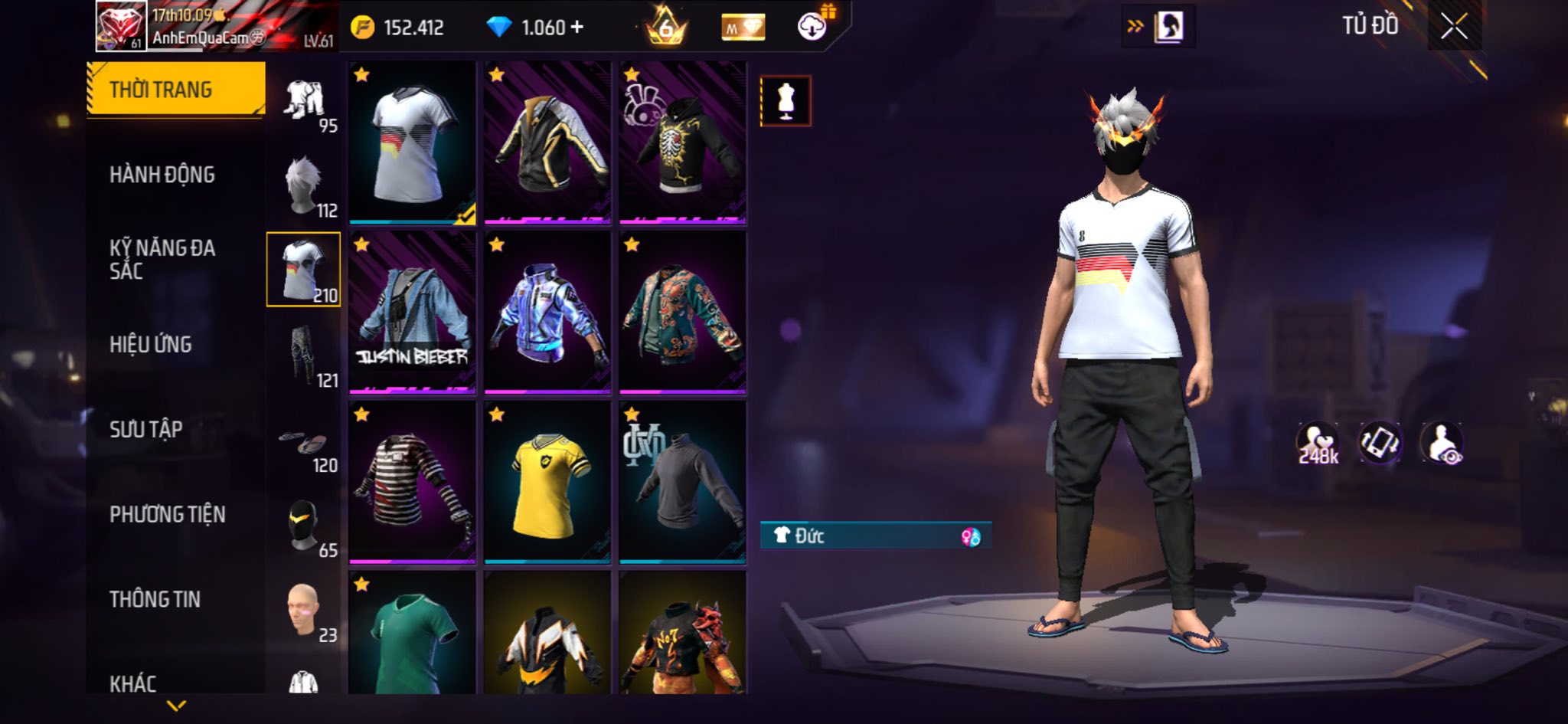Close the Tủ Đồ wardrobe screen
Screen dimensions: 1568x724
coord(1454,28)
